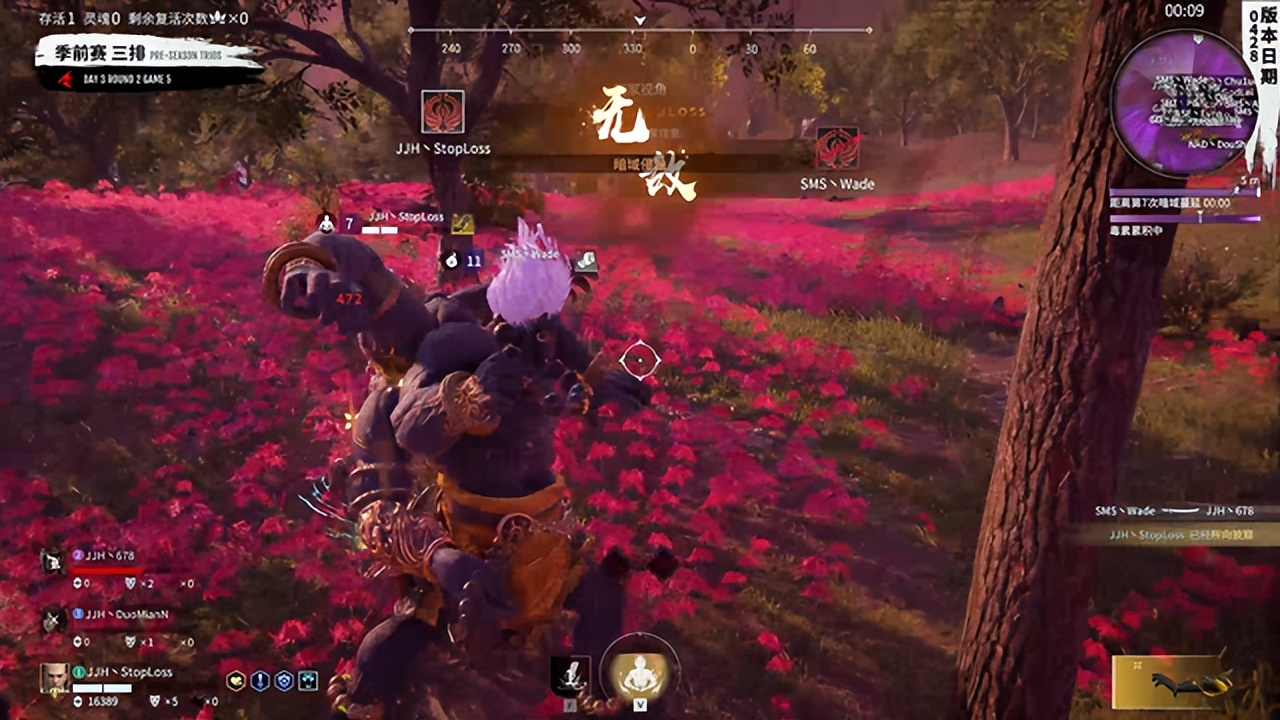Select teammate JJH DuoMianN's portrait
The height and width of the screenshot is (720, 1280).
53,620
